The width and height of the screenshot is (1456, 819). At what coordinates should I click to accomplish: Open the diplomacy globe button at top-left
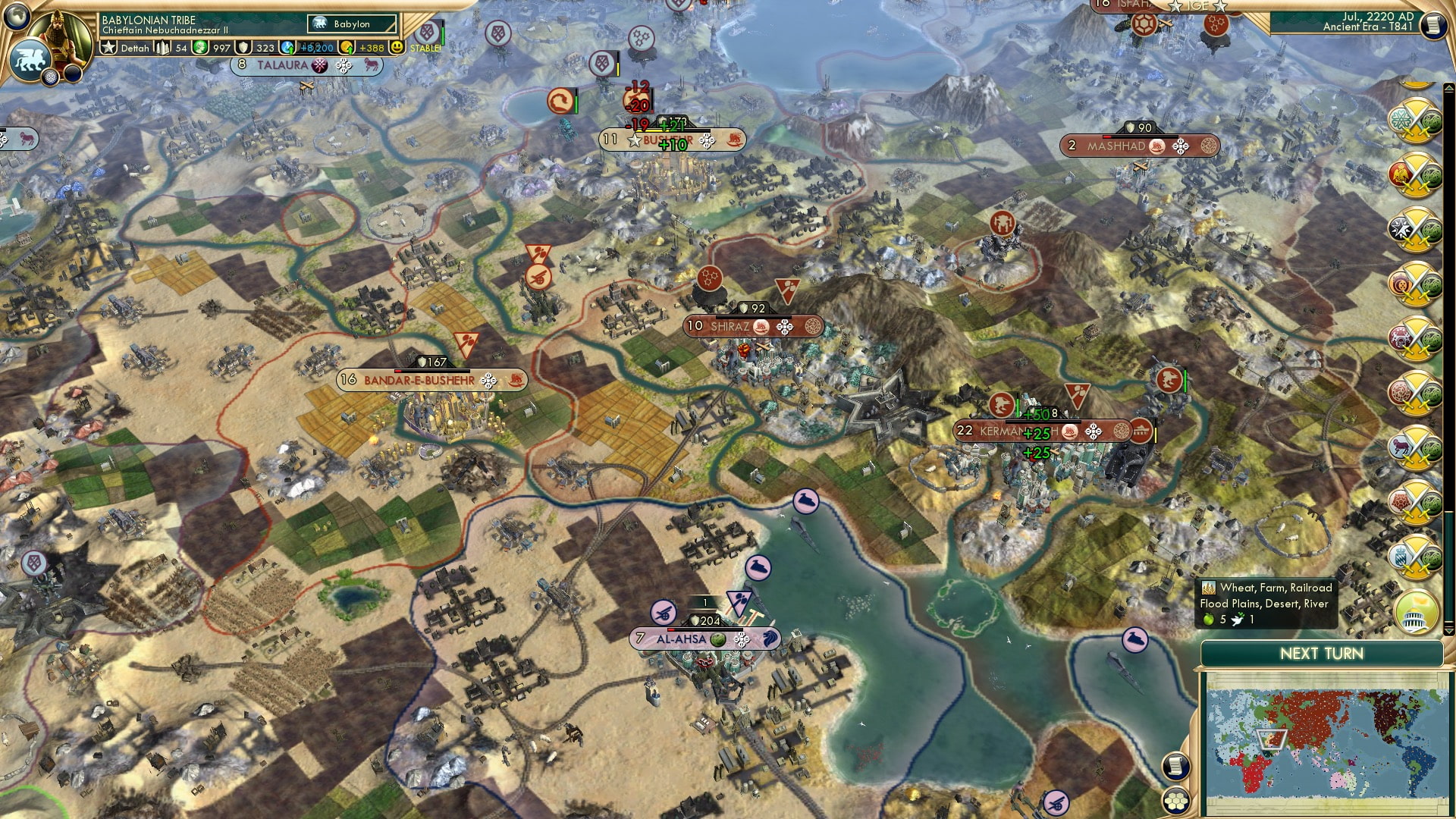(x=16, y=17)
